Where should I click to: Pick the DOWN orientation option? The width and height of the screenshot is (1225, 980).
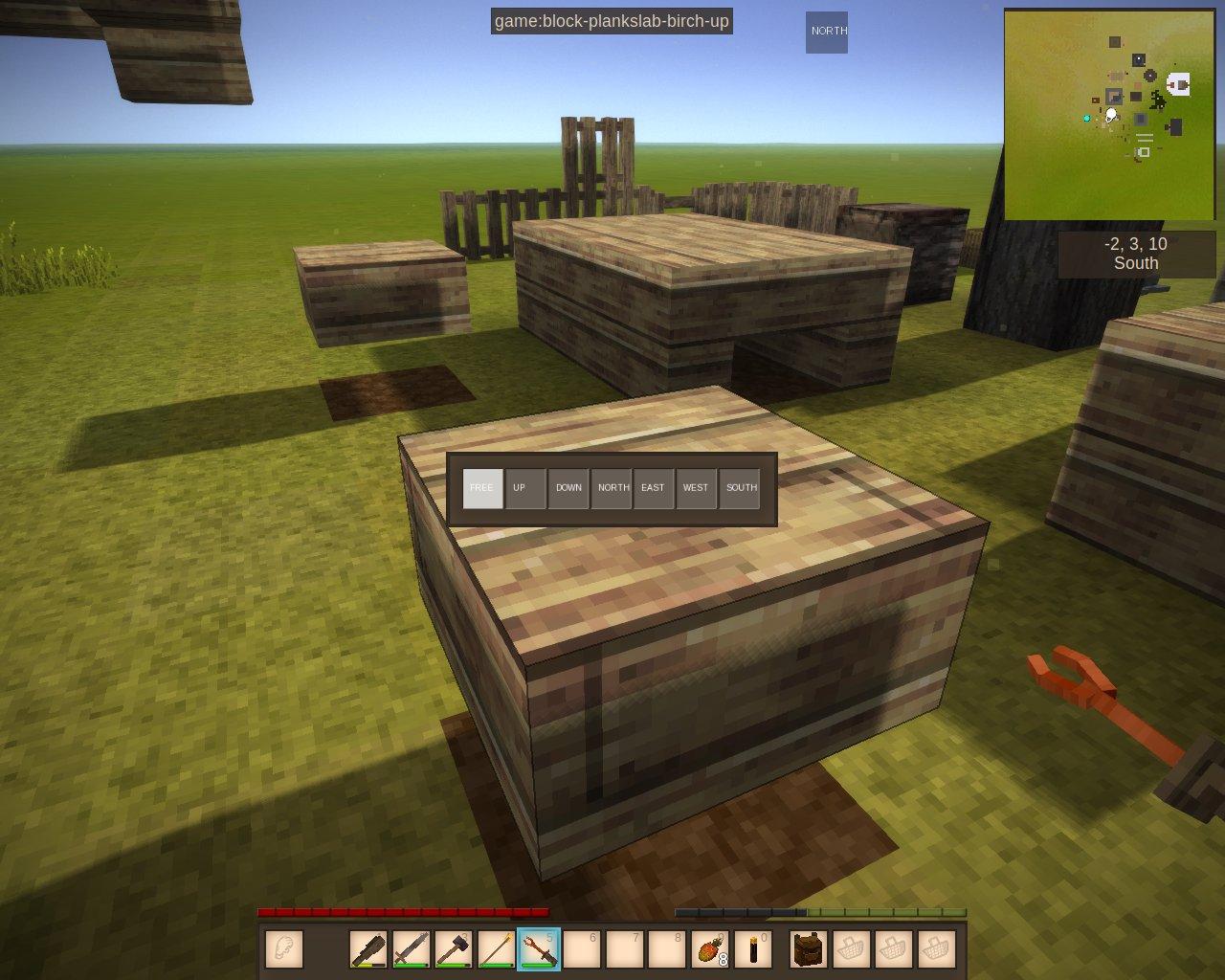(x=568, y=488)
